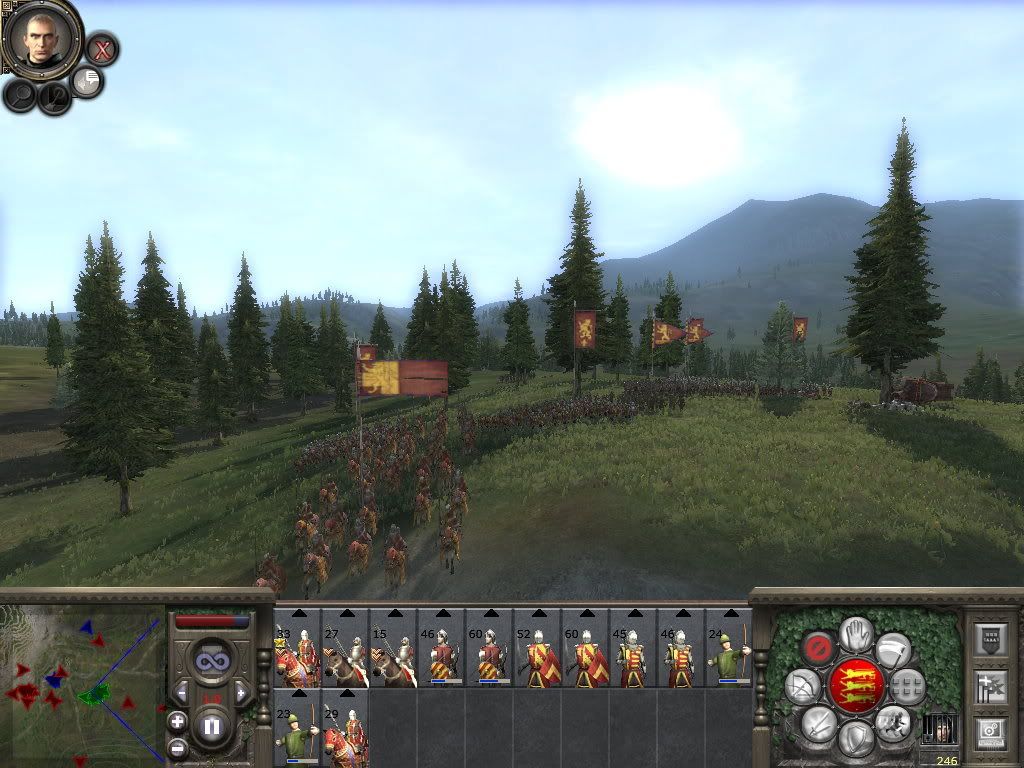
Task: Select the cavalry unit card with 29 men
Action: click(345, 728)
